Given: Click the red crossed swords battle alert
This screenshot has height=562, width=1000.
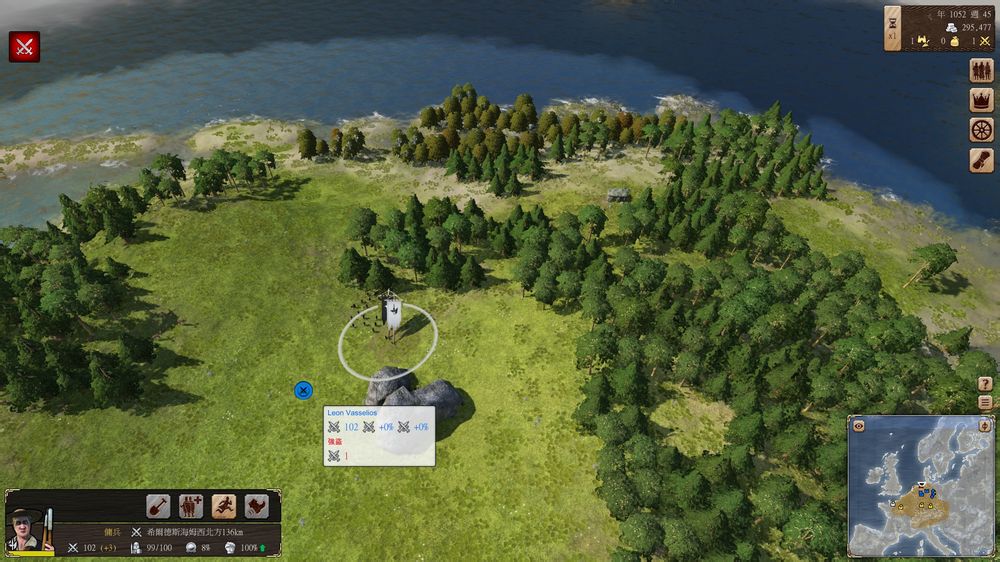Looking at the screenshot, I should point(24,46).
